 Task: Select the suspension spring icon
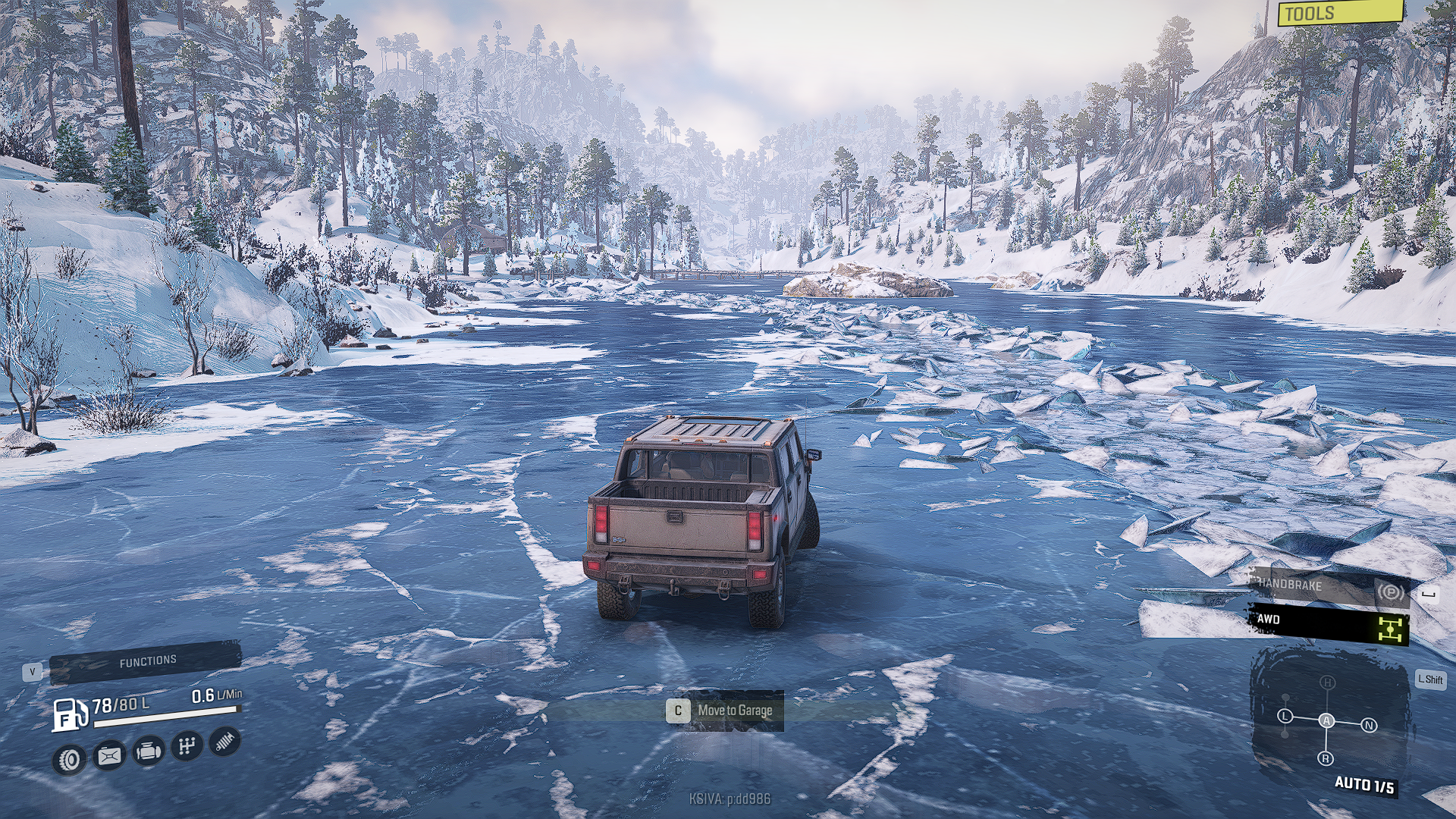click(x=224, y=742)
